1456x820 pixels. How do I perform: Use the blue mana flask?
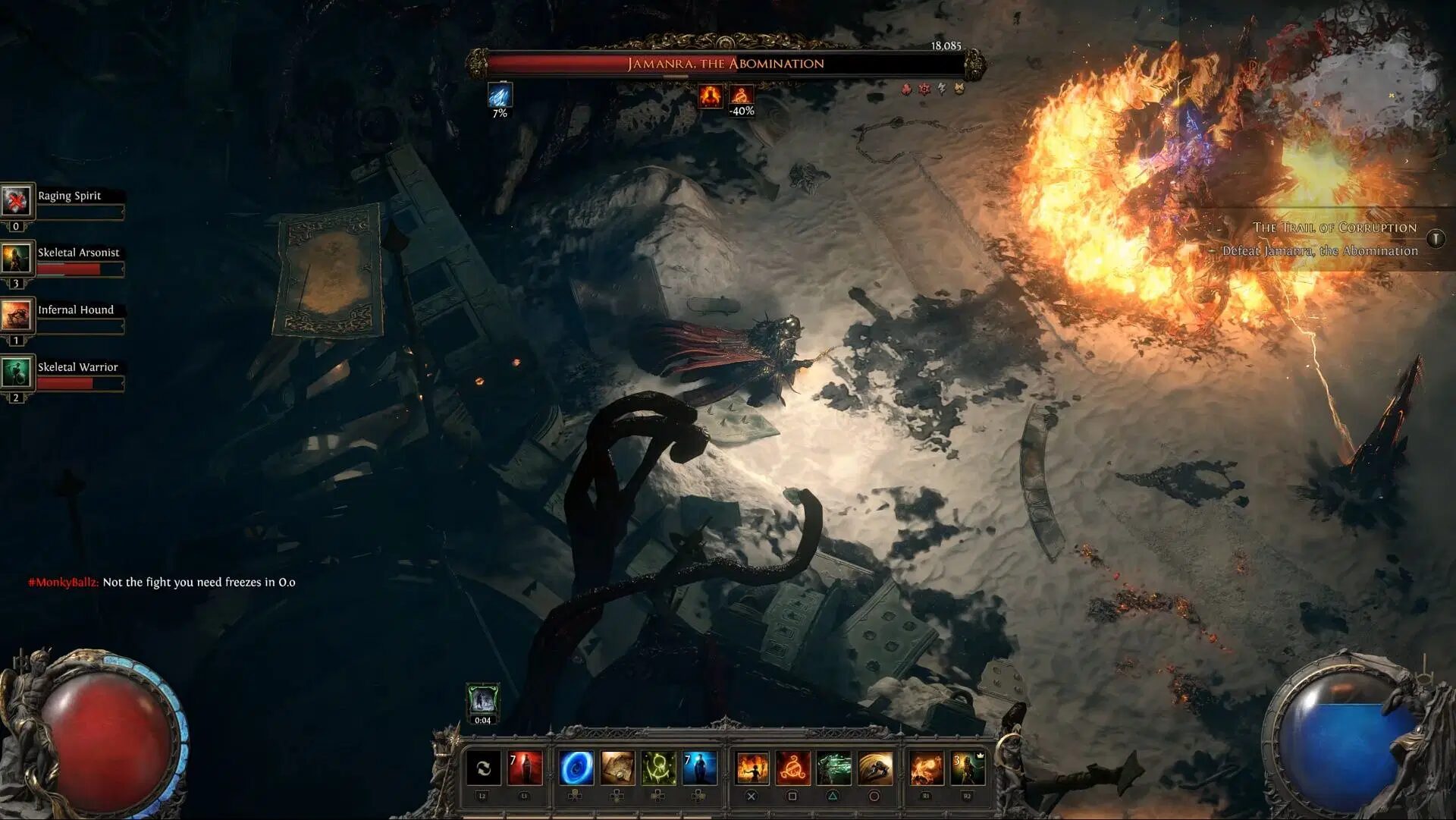coord(699,768)
